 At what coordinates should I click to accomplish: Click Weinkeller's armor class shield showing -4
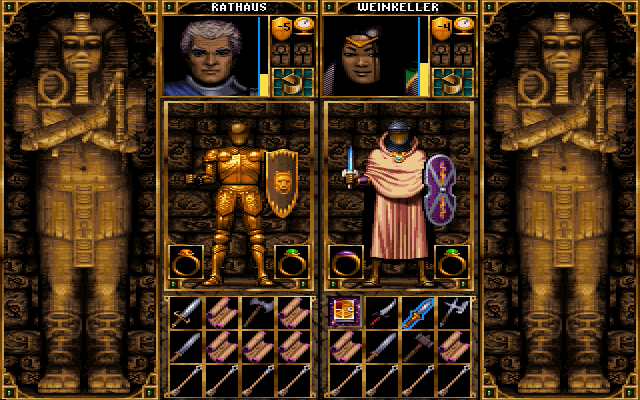tap(440, 29)
